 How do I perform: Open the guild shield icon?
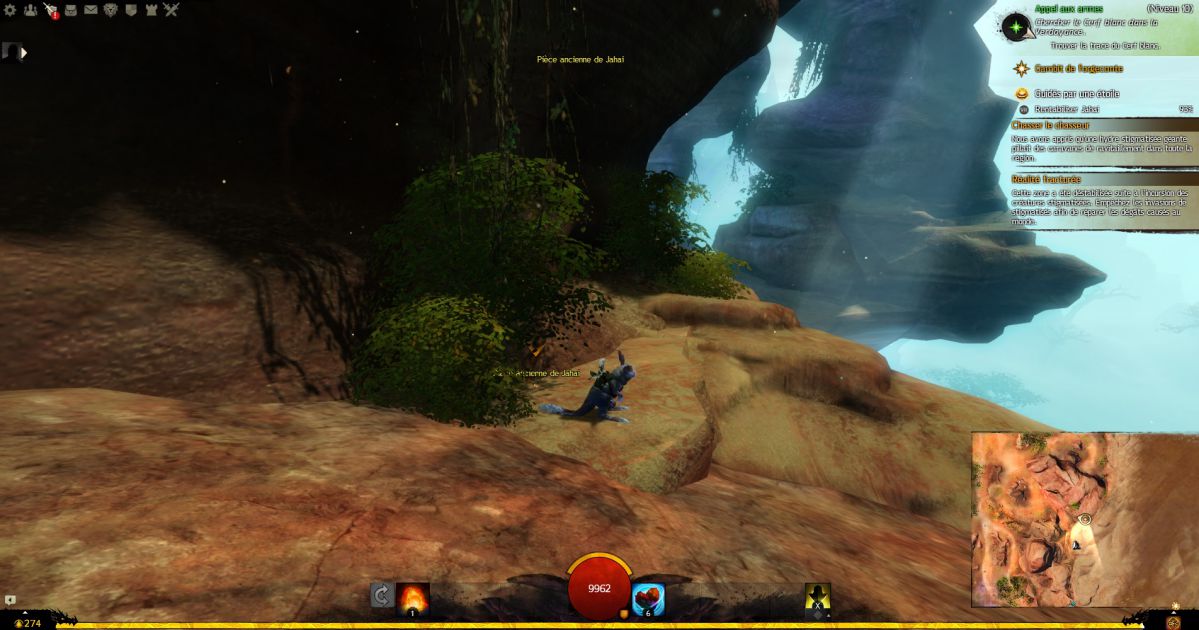click(x=131, y=10)
